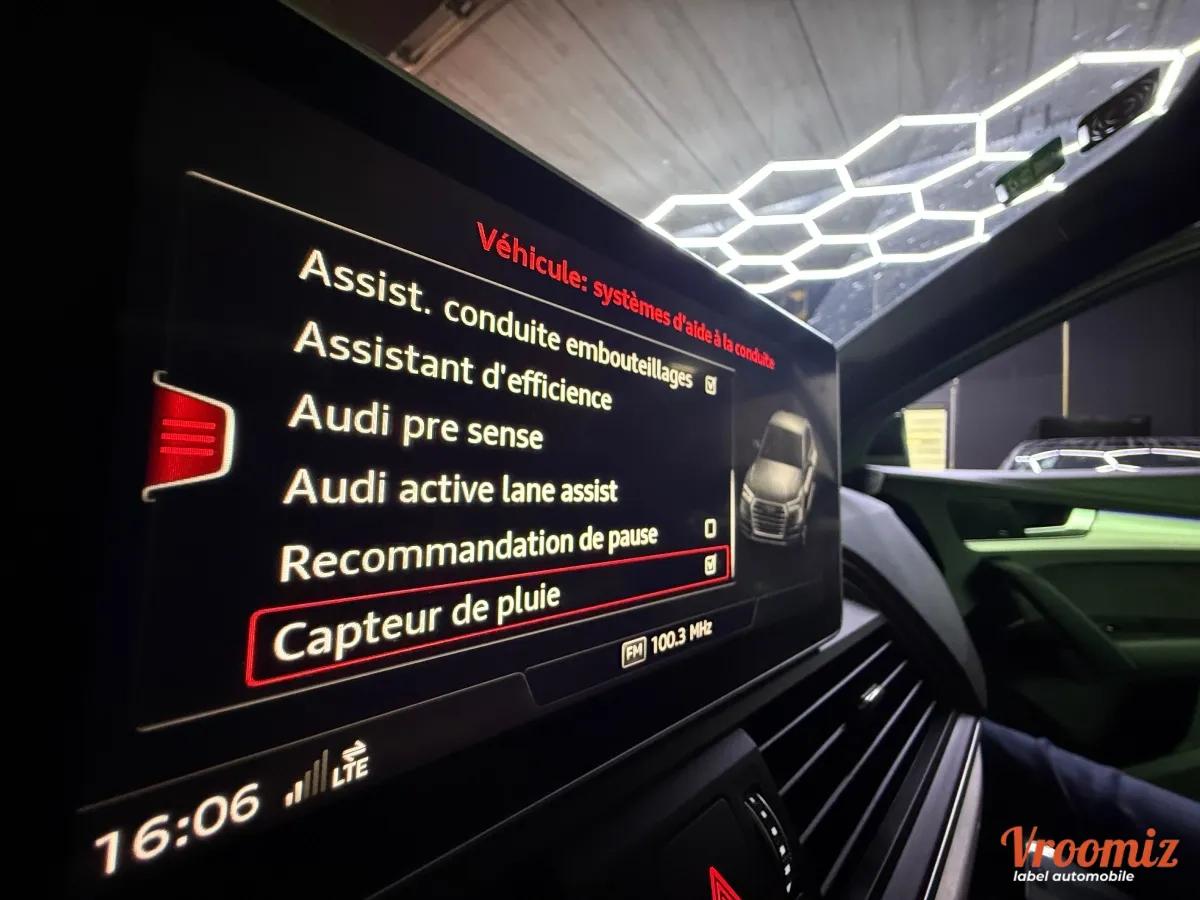1200x900 pixels.
Task: Toggle the conduite embouteillages checkbox
Action: [711, 384]
